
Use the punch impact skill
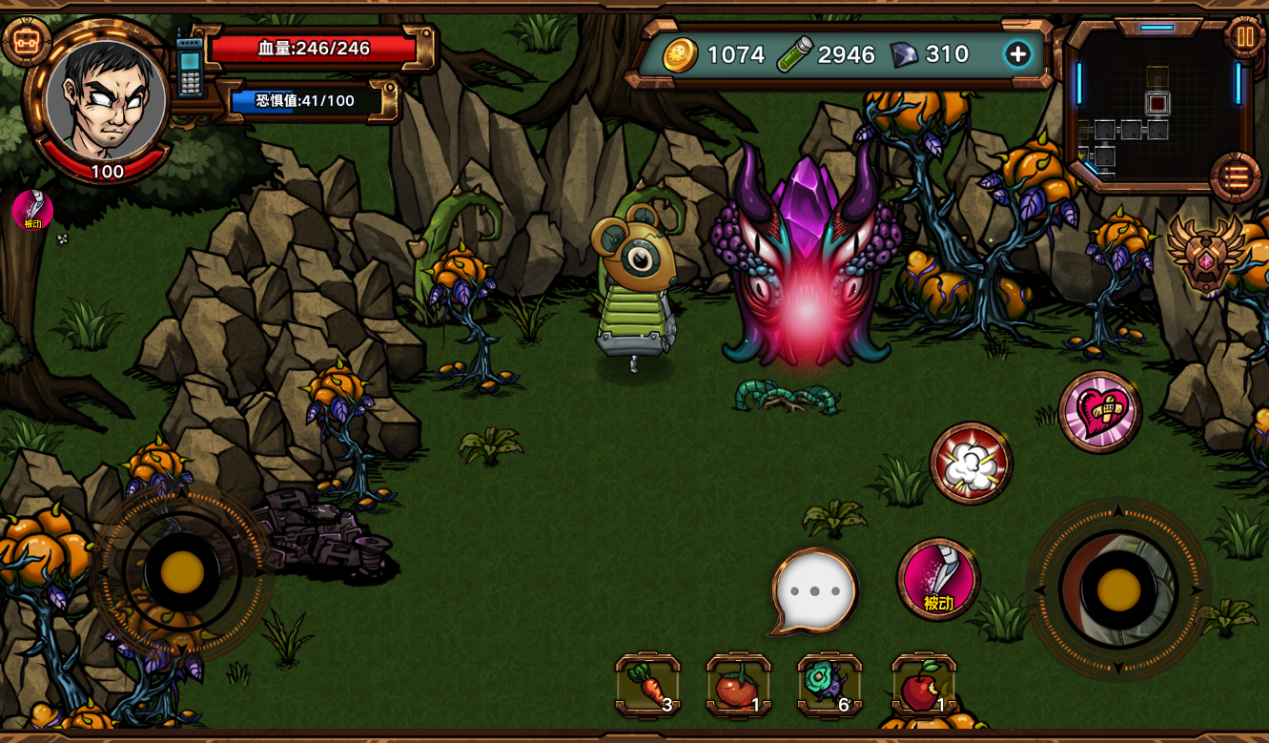pyautogui.click(x=971, y=463)
